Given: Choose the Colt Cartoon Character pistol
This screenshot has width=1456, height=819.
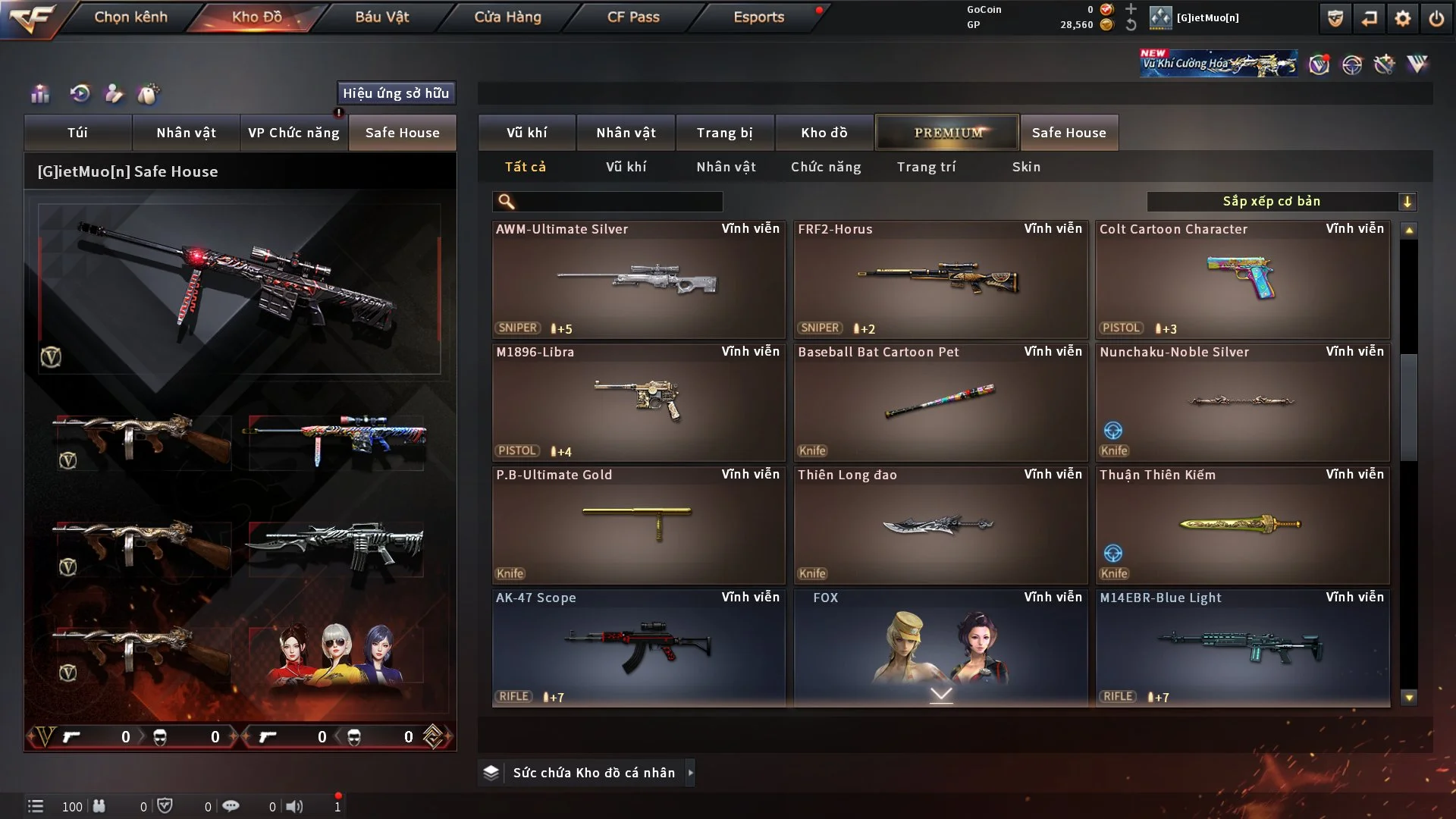Looking at the screenshot, I should (x=1242, y=280).
